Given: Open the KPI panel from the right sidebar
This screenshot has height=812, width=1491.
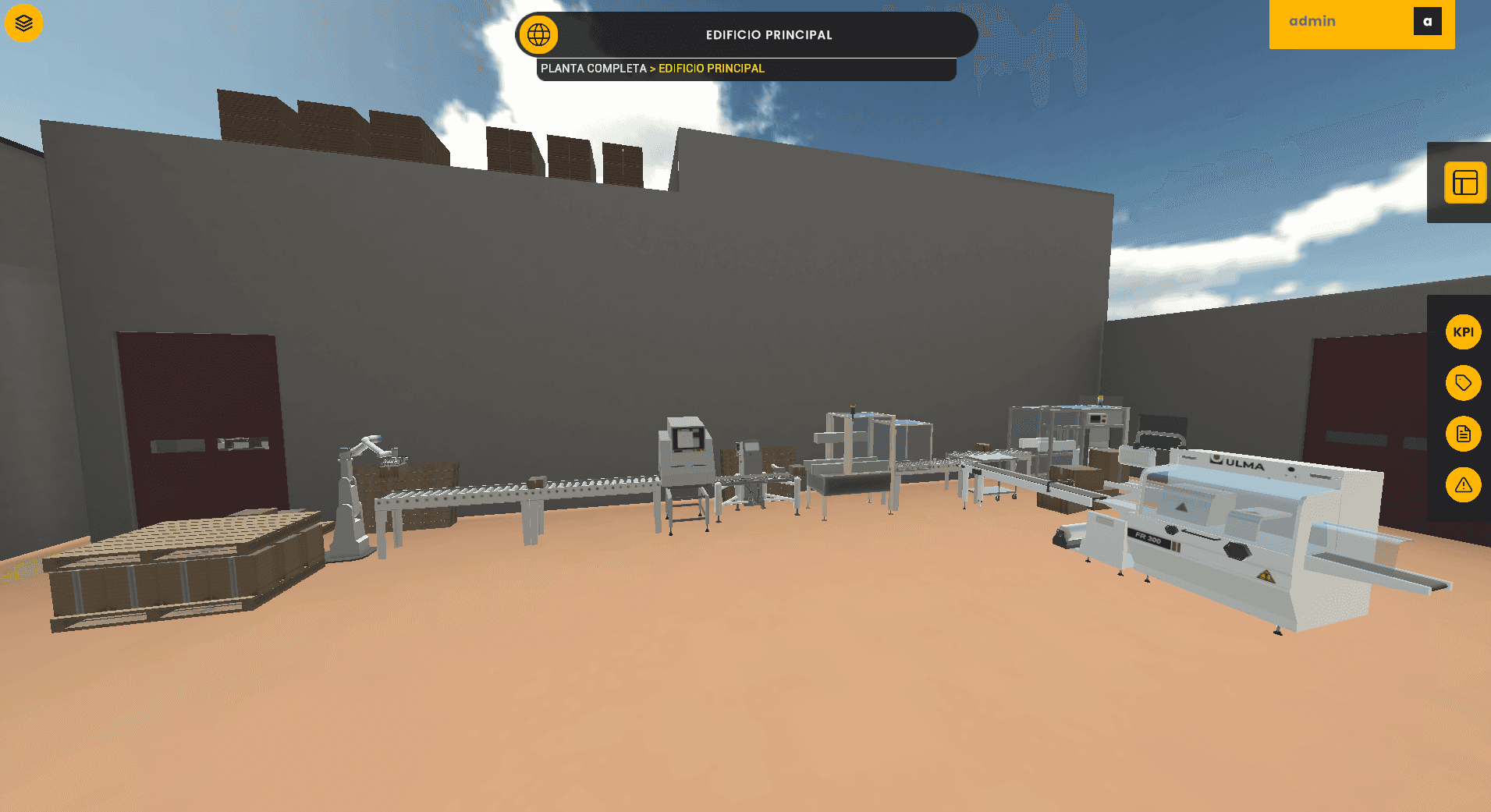Looking at the screenshot, I should pyautogui.click(x=1464, y=332).
